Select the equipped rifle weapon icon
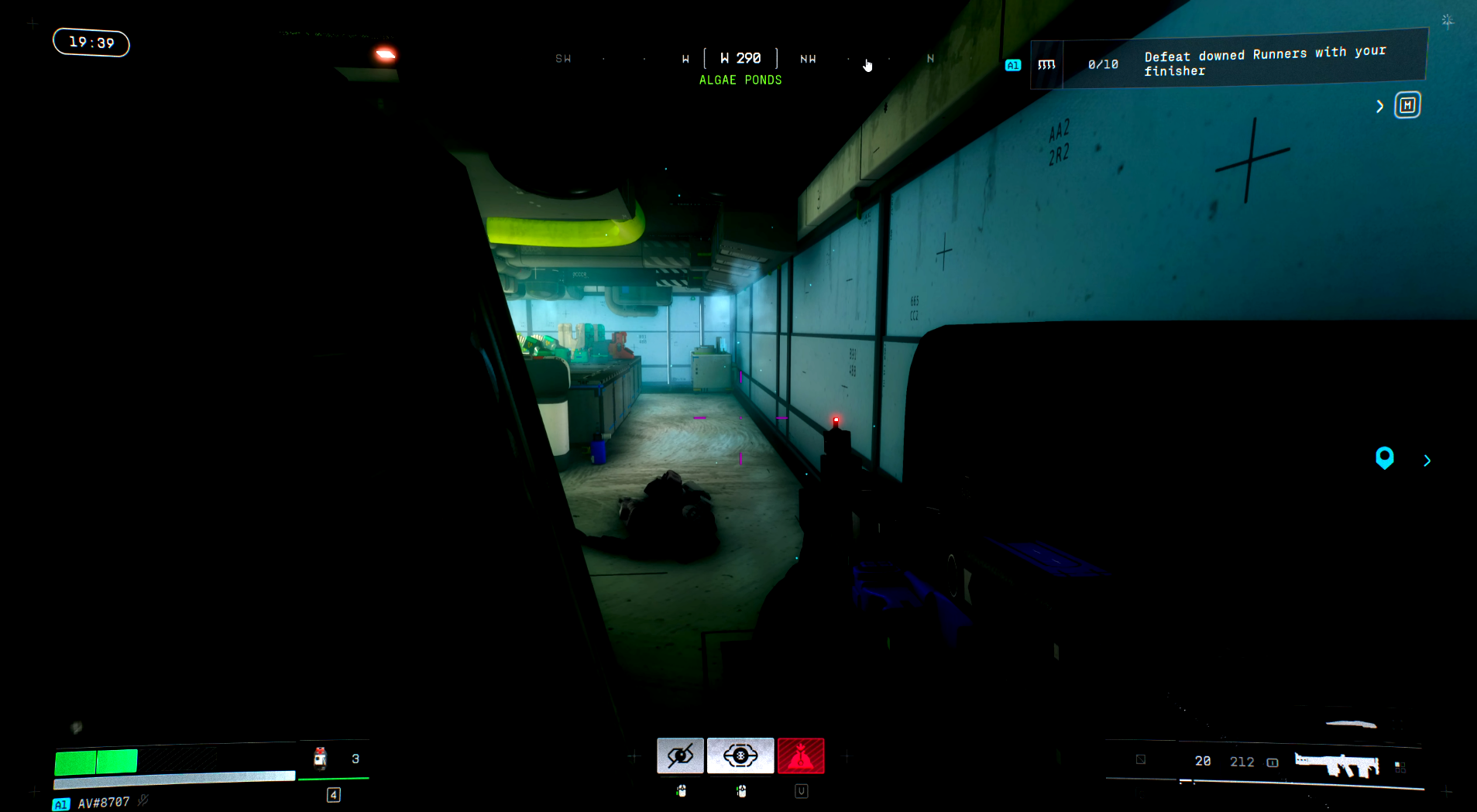This screenshot has width=1477, height=812. pos(1338,765)
